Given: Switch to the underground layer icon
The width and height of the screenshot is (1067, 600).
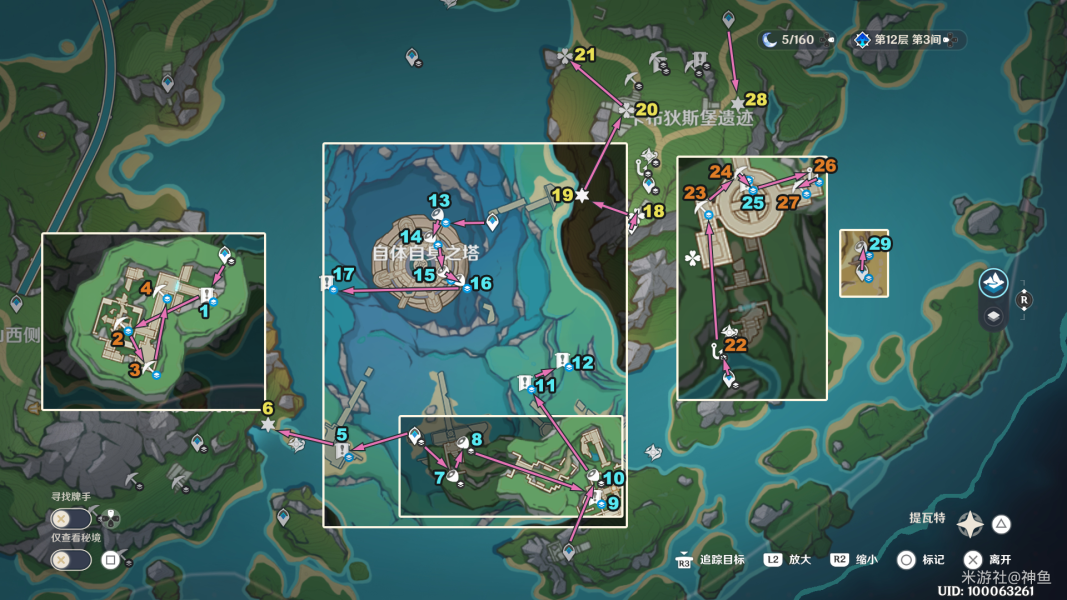Looking at the screenshot, I should [994, 317].
